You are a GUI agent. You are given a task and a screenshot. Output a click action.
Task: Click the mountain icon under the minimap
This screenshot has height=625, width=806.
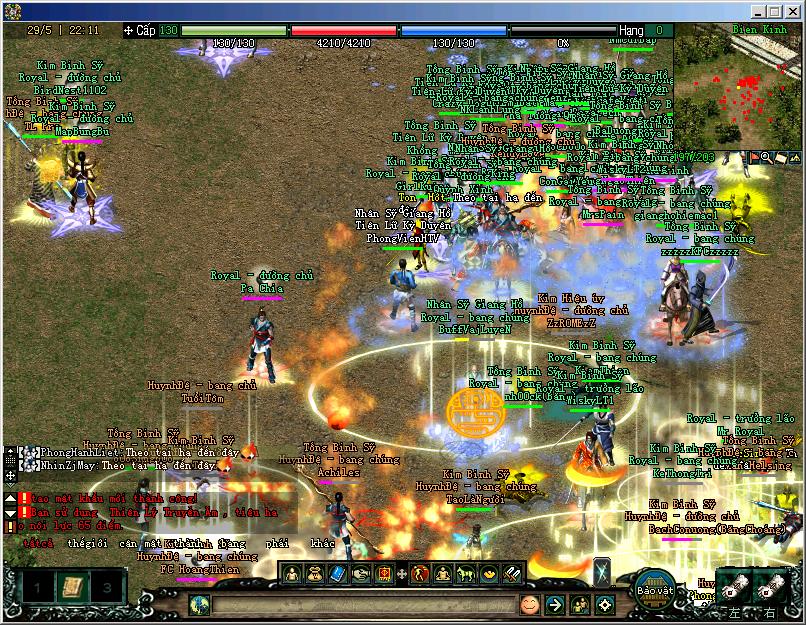pyautogui.click(x=794, y=157)
